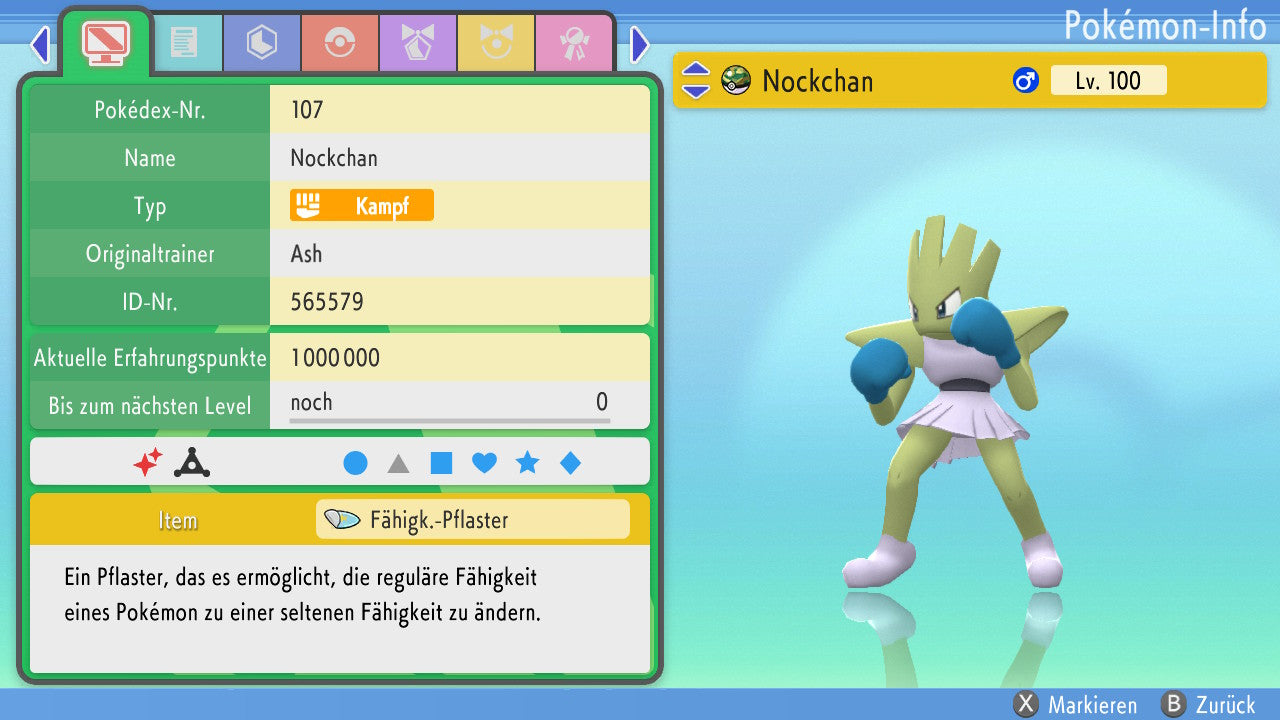Image resolution: width=1280 pixels, height=720 pixels.
Task: Toggle the star marking
Action: 527,463
